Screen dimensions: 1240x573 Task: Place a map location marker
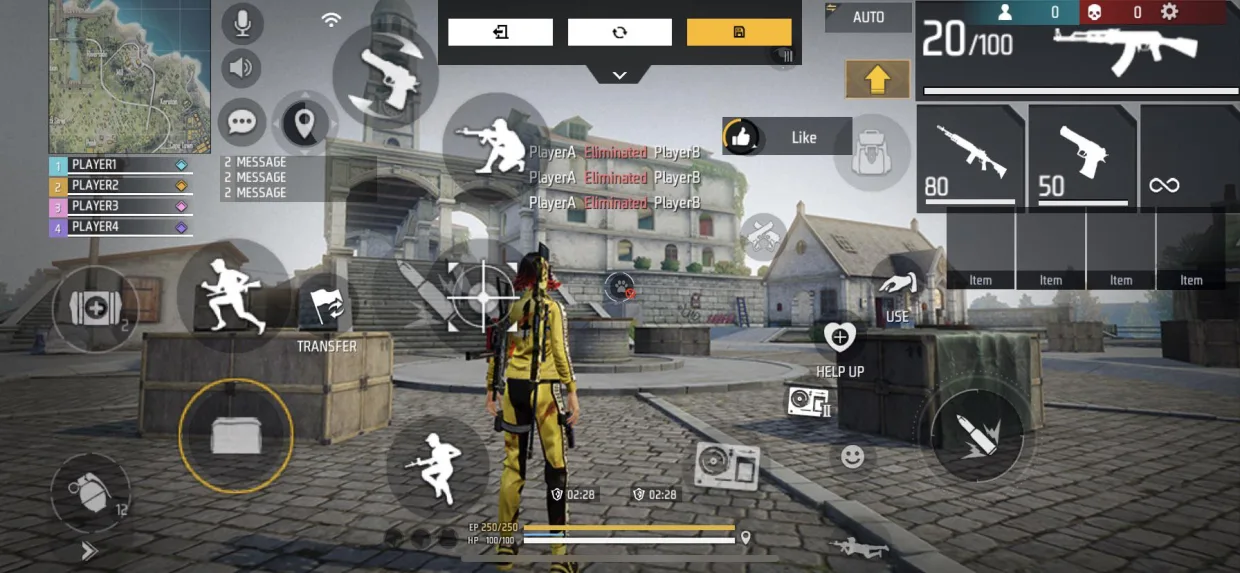coord(305,123)
